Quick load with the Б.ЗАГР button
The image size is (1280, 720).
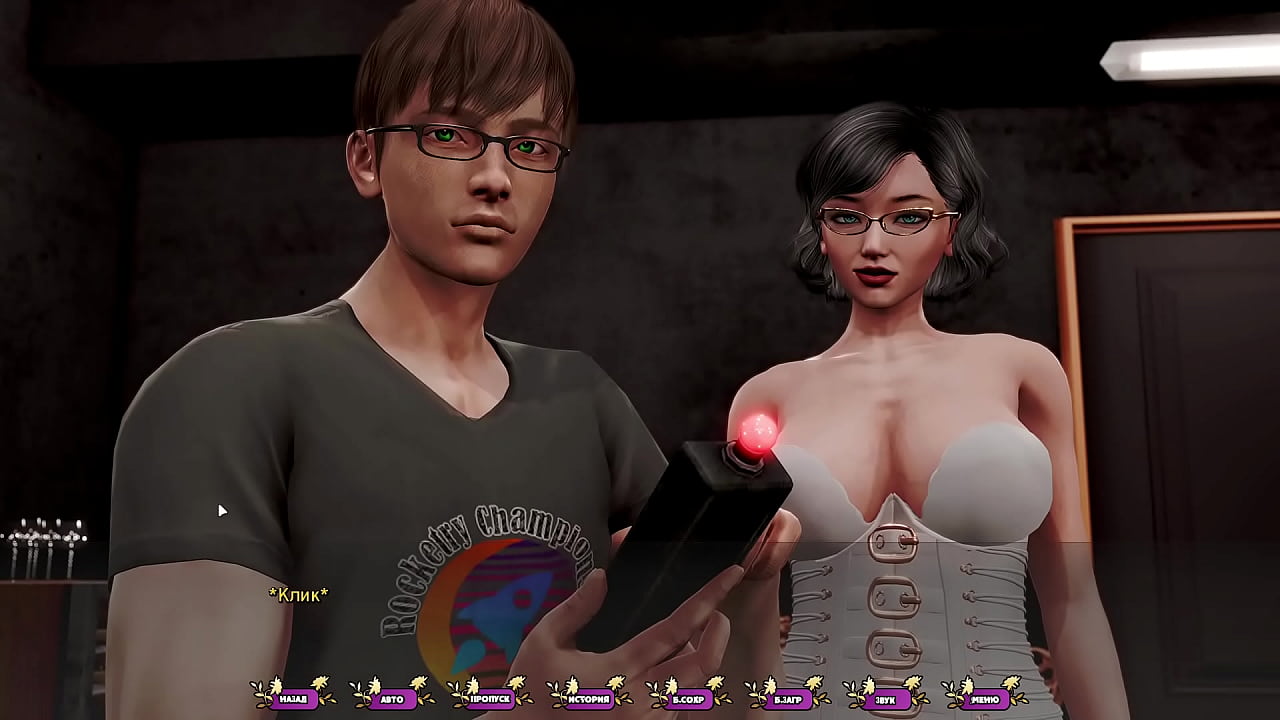click(787, 699)
